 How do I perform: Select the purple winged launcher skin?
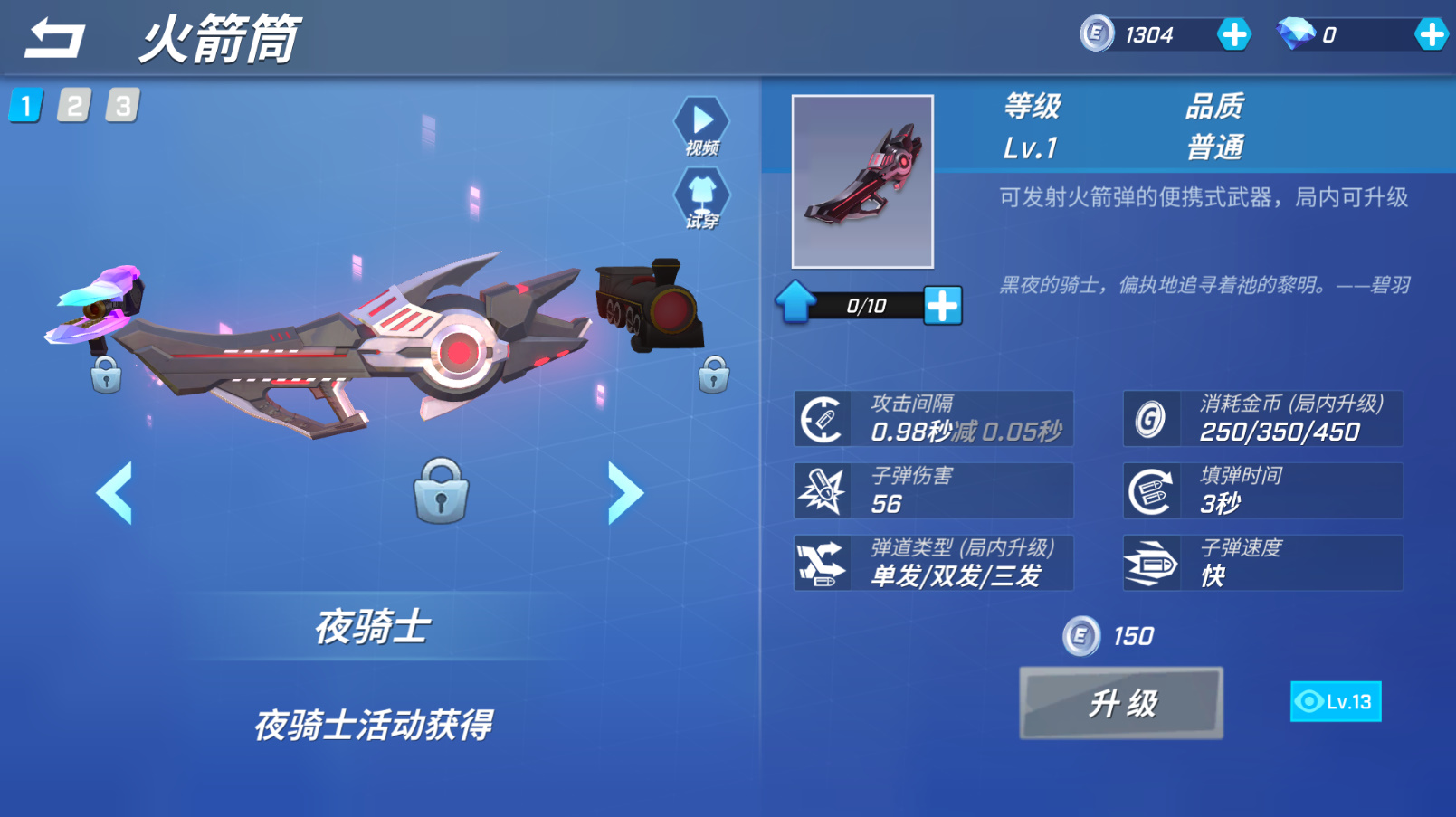98,306
